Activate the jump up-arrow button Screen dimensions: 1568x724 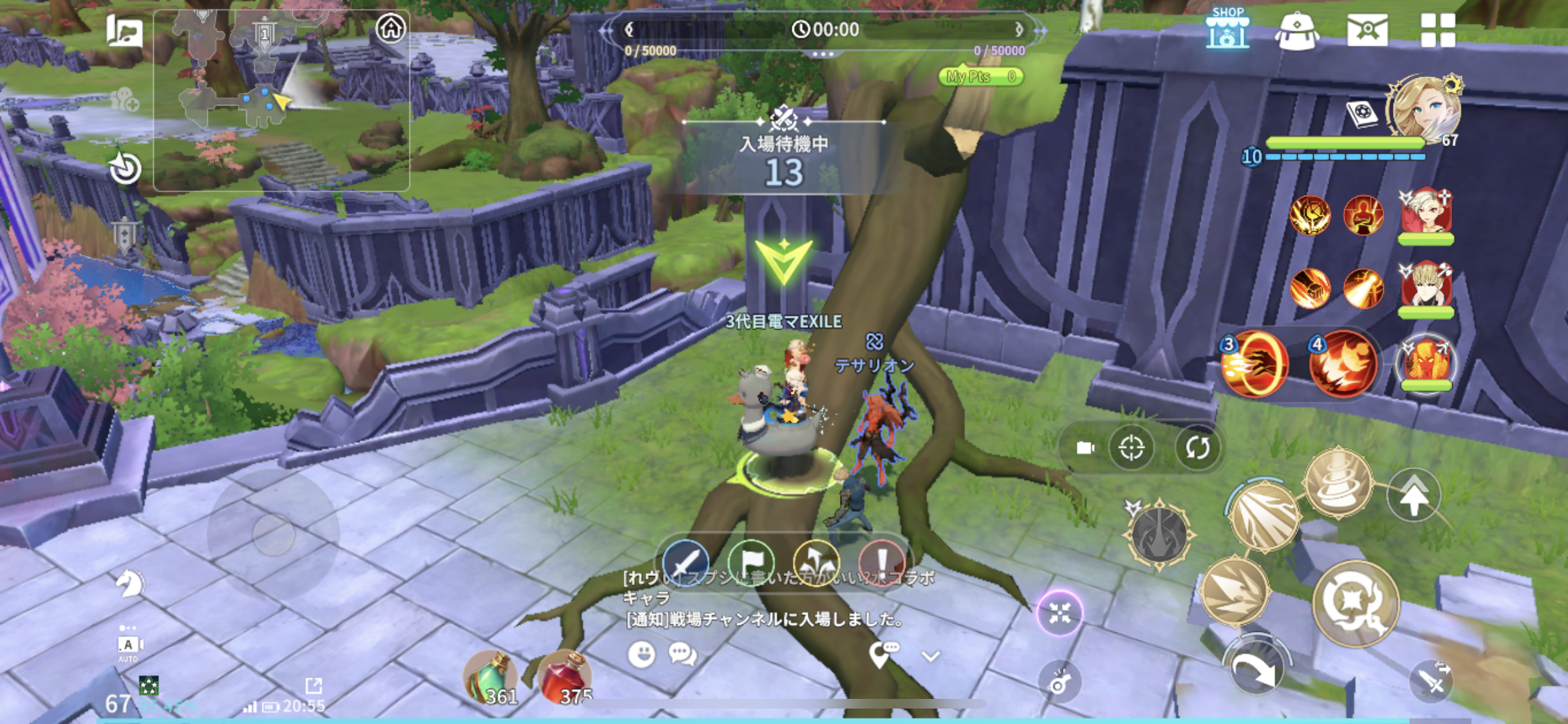1414,495
